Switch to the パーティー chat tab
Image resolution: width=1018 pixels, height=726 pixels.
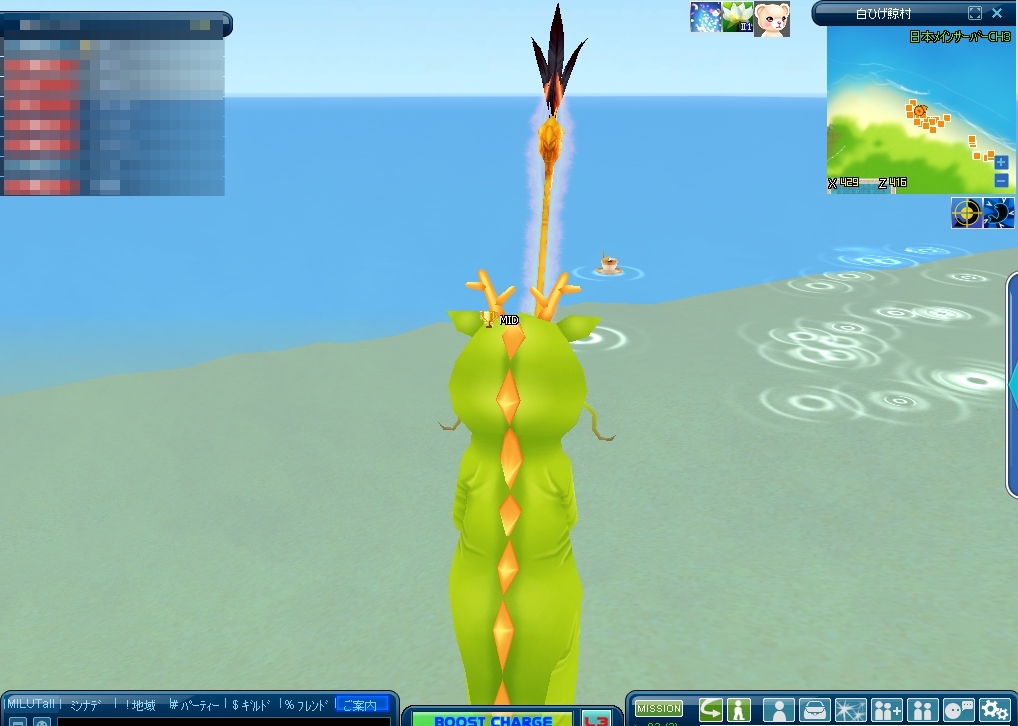click(194, 705)
